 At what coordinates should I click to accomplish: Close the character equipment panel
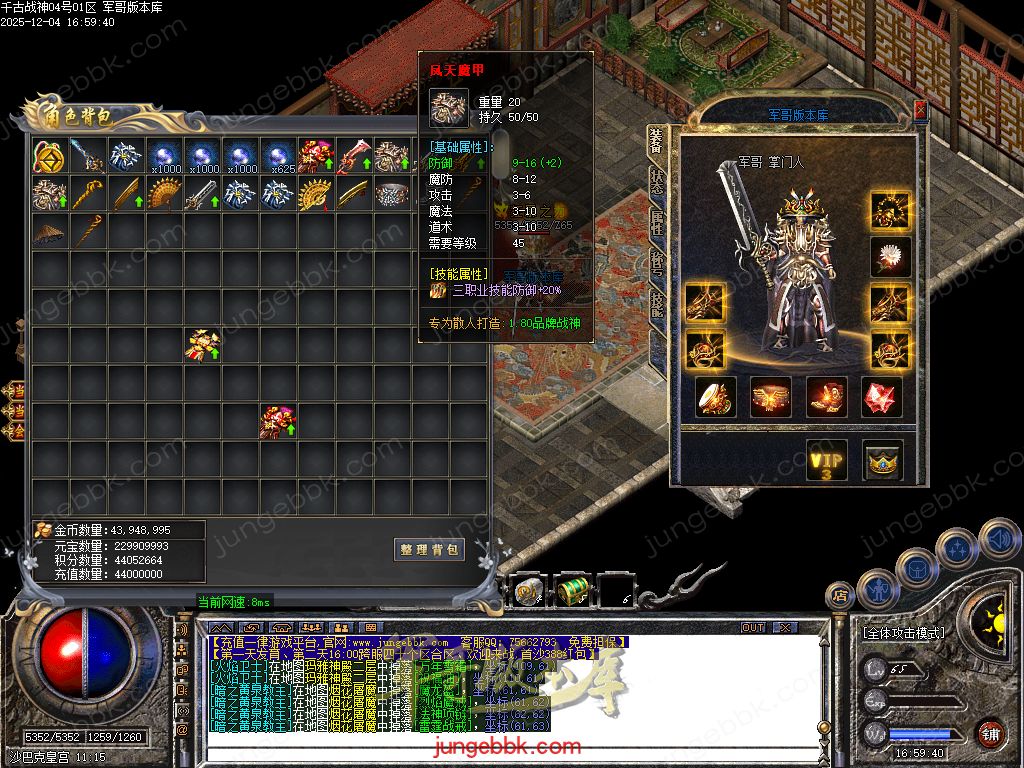(x=920, y=109)
